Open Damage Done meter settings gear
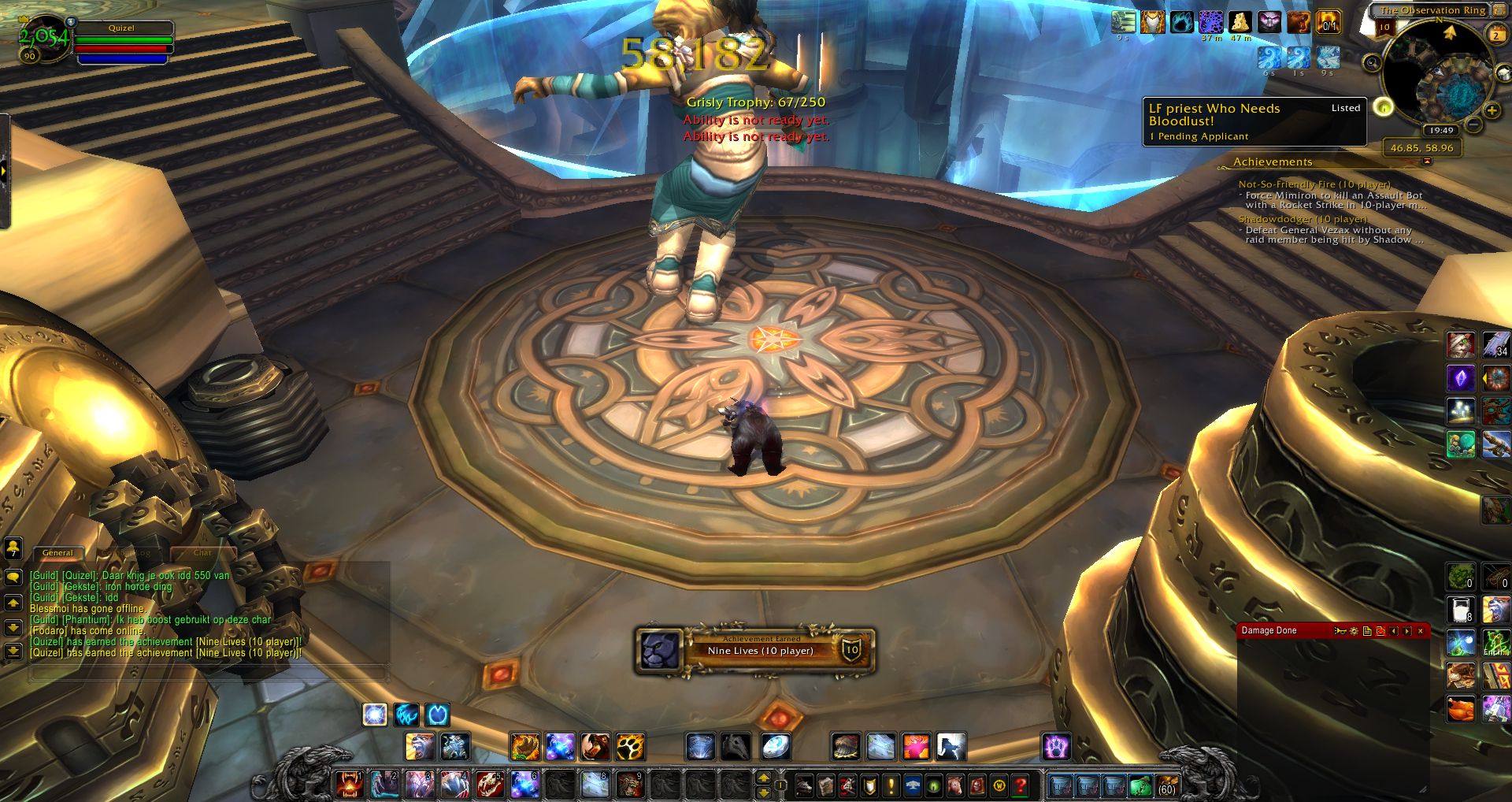This screenshot has height=802, width=1512. pos(1354,631)
